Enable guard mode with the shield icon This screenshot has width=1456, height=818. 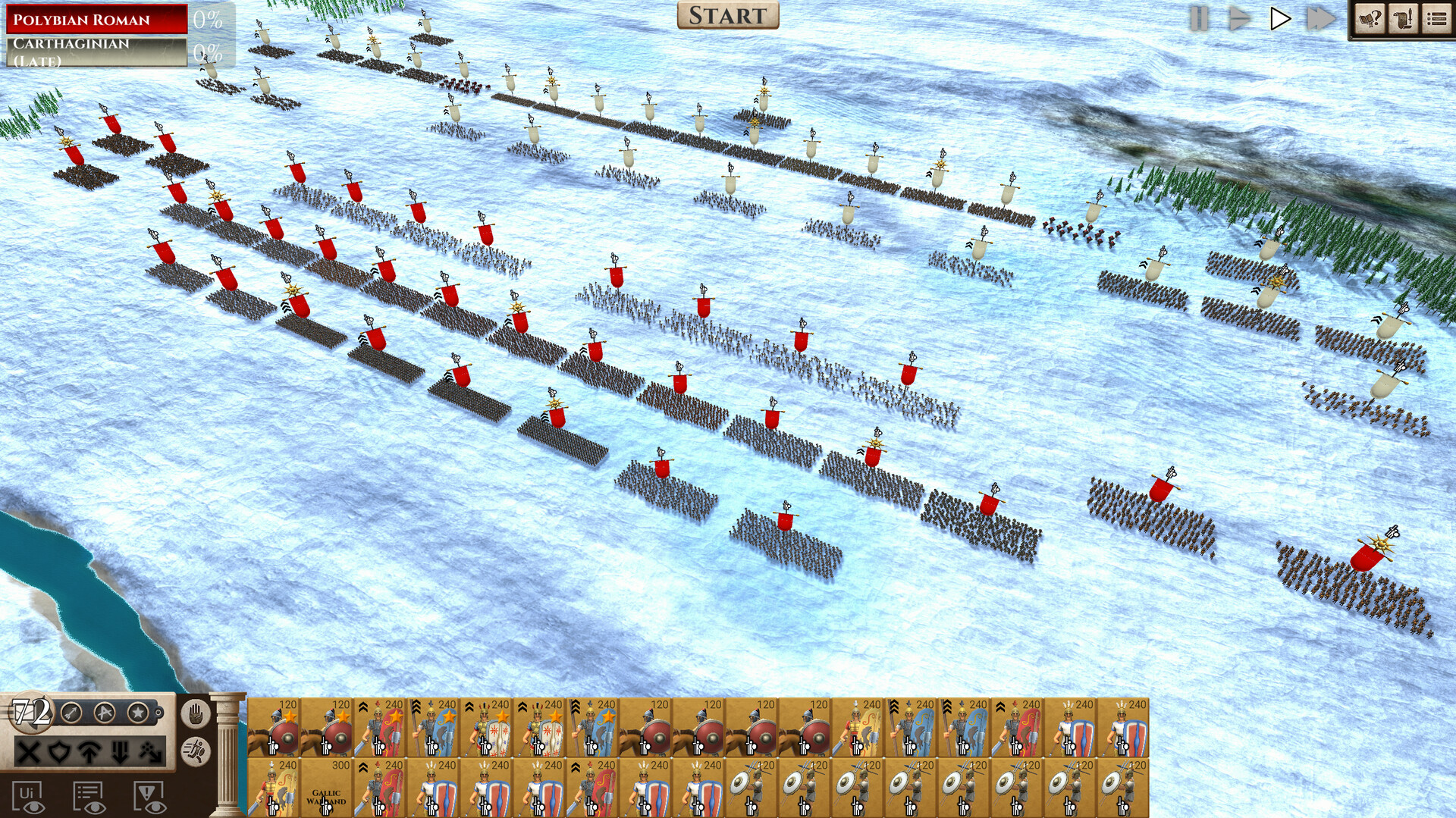[59, 754]
